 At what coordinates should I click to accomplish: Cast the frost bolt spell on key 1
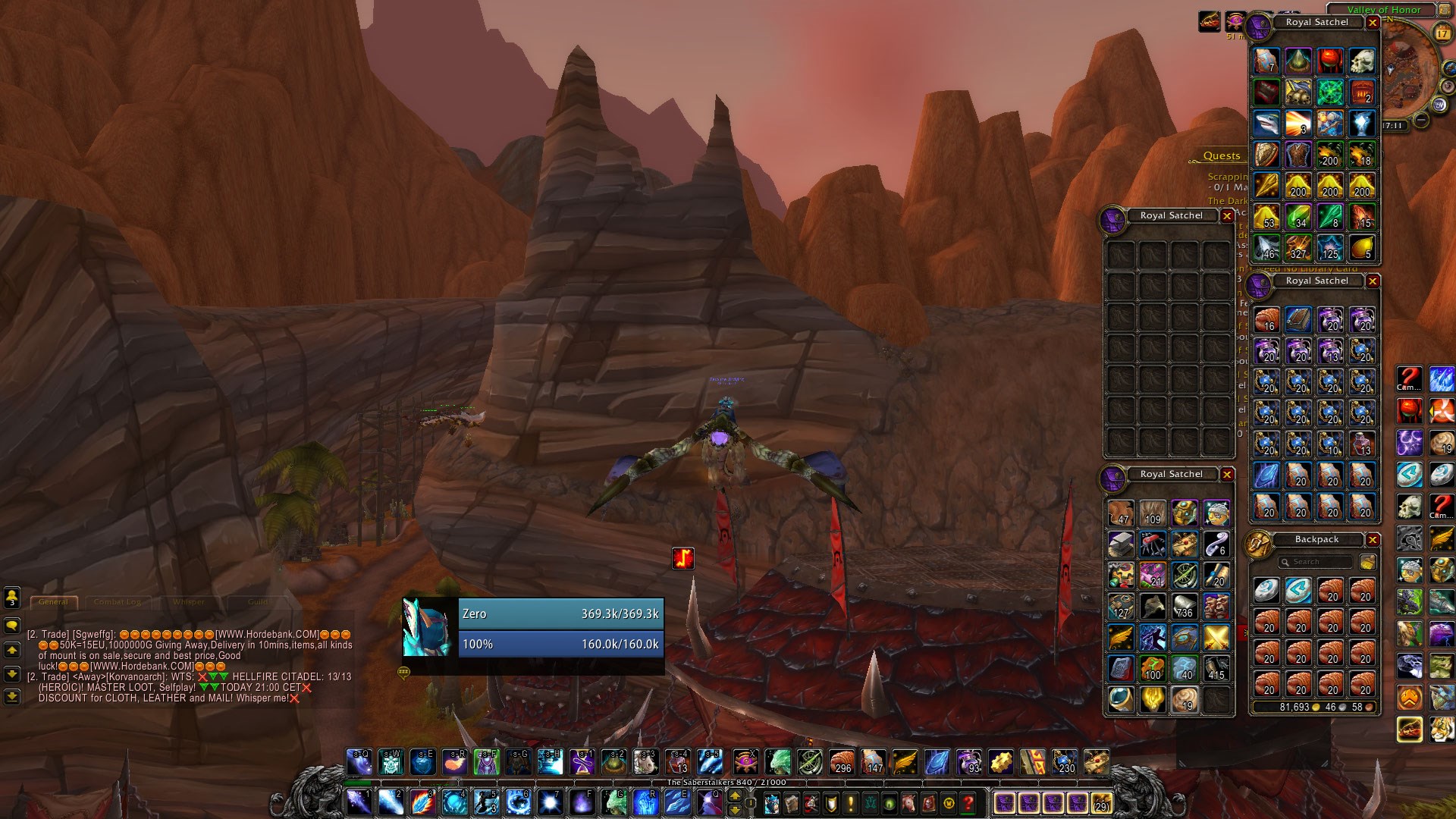[359, 802]
